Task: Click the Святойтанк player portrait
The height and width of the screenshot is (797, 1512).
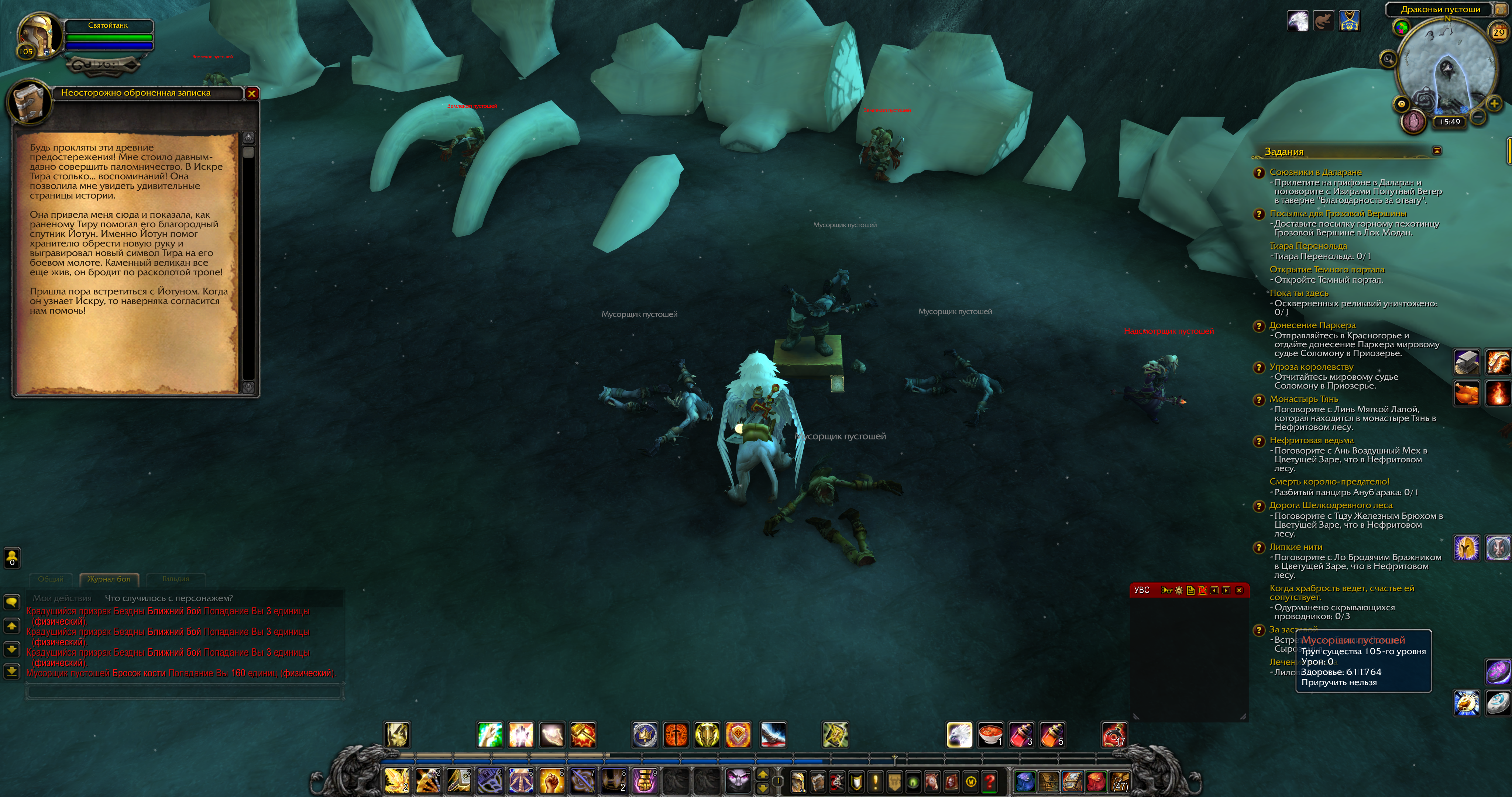Action: tap(39, 35)
